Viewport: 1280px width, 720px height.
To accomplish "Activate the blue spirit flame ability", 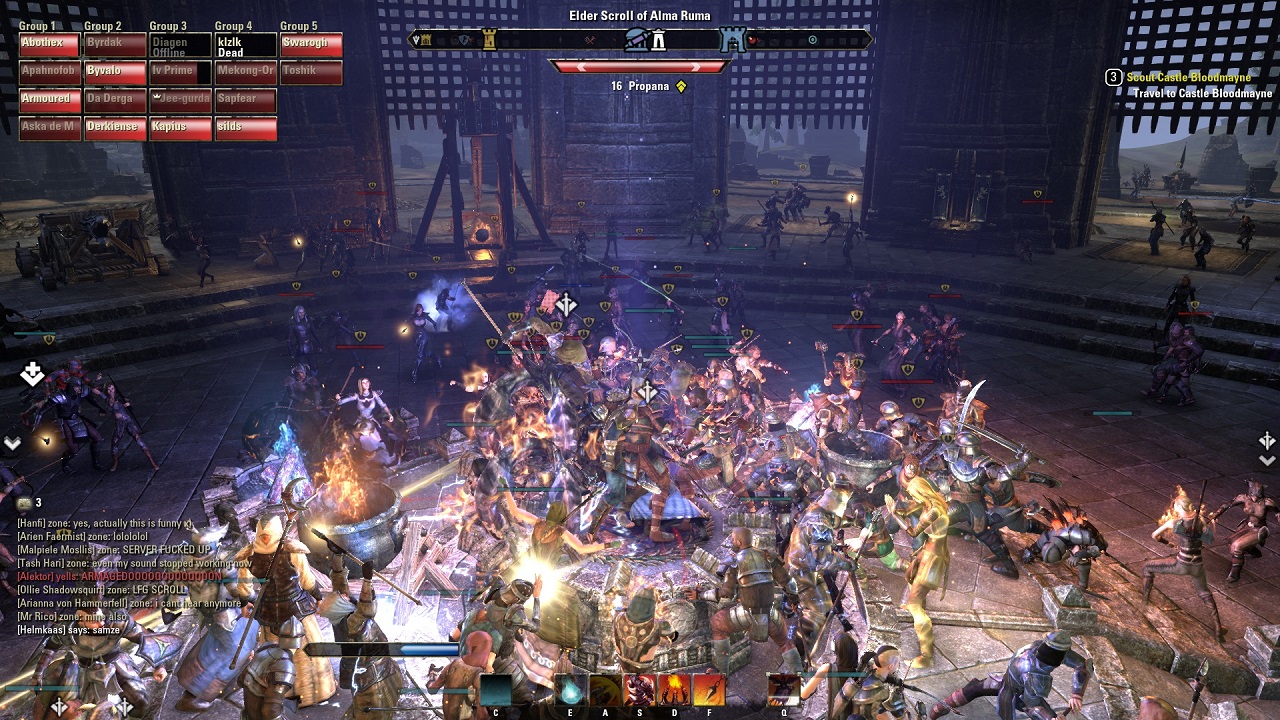I will (570, 690).
